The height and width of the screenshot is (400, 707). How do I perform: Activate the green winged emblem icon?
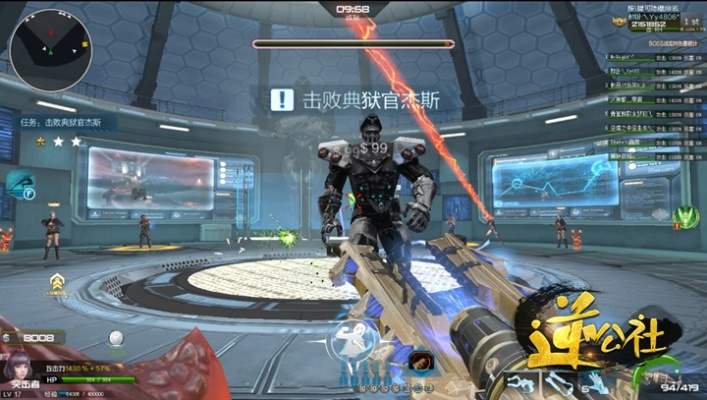tap(686, 216)
